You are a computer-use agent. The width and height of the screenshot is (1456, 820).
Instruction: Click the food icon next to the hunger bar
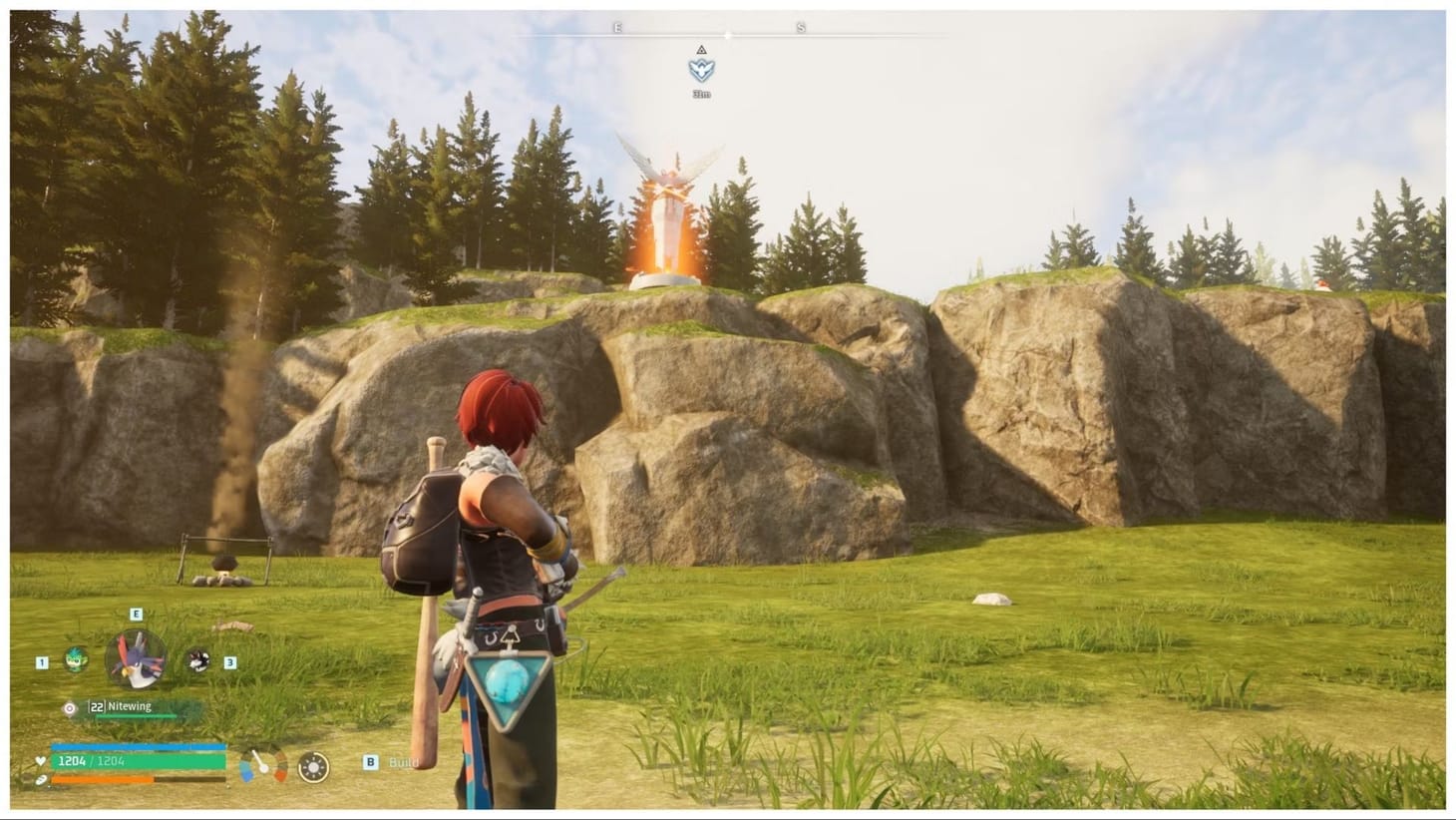click(39, 780)
